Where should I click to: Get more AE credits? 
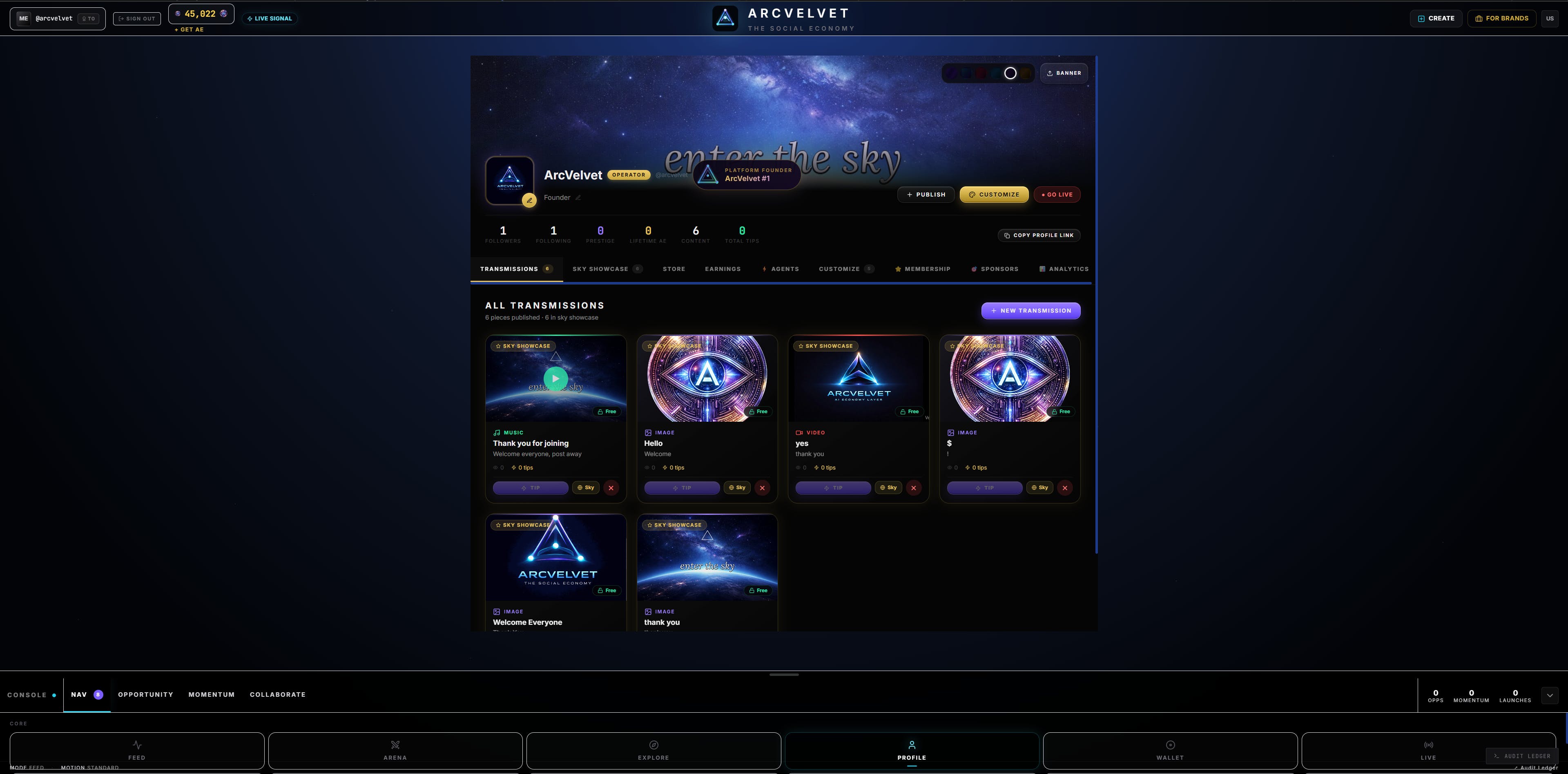[189, 30]
